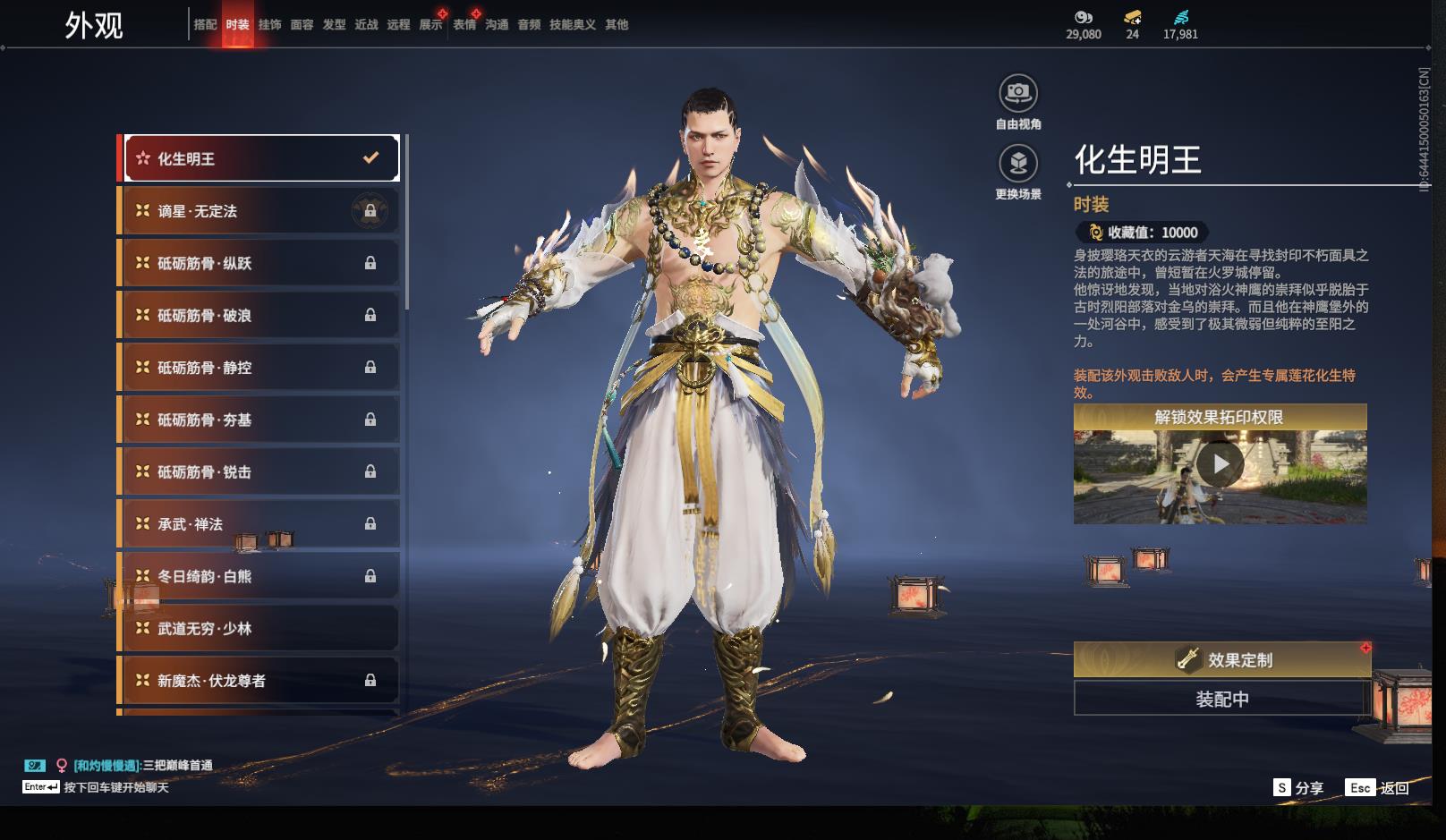Select the 化生明王 outfit entry
Image resolution: width=1446 pixels, height=840 pixels.
(260, 158)
